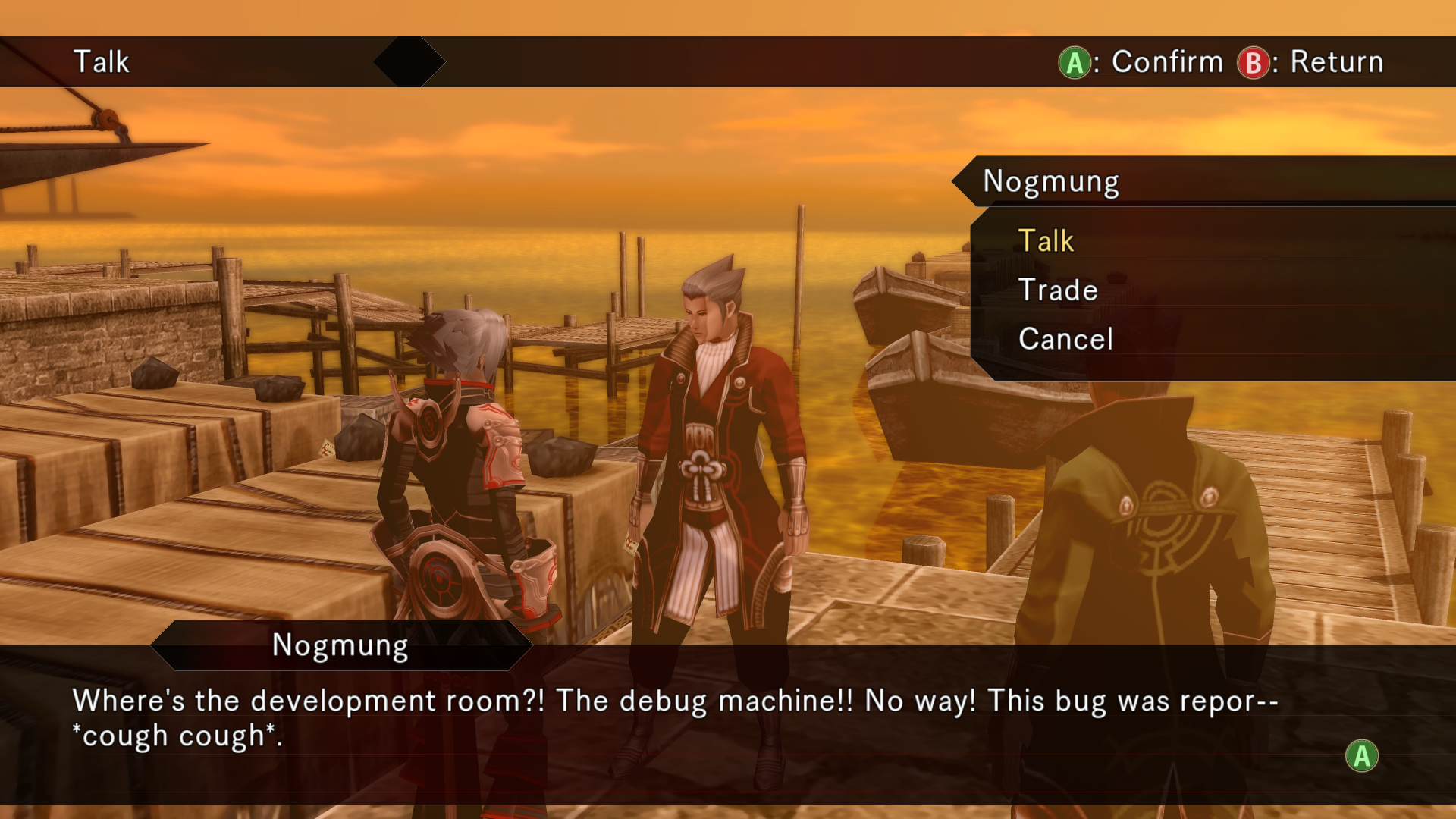
Task: Select the Talk option
Action: tap(1046, 241)
